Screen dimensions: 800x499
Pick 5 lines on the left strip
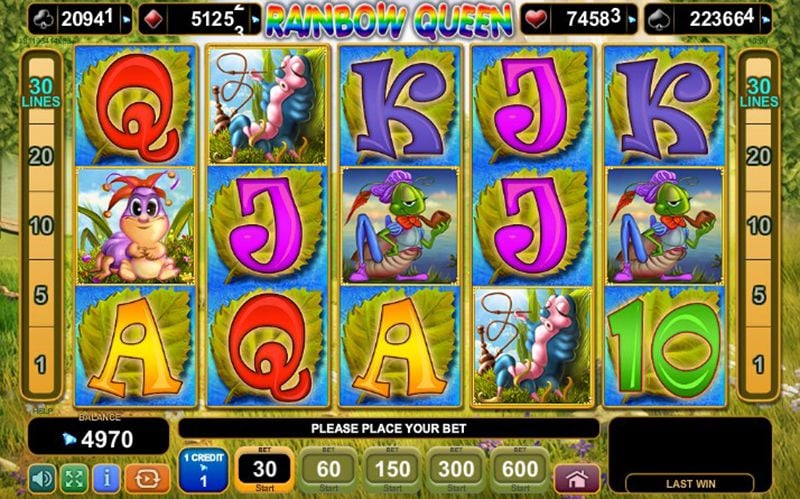point(40,295)
